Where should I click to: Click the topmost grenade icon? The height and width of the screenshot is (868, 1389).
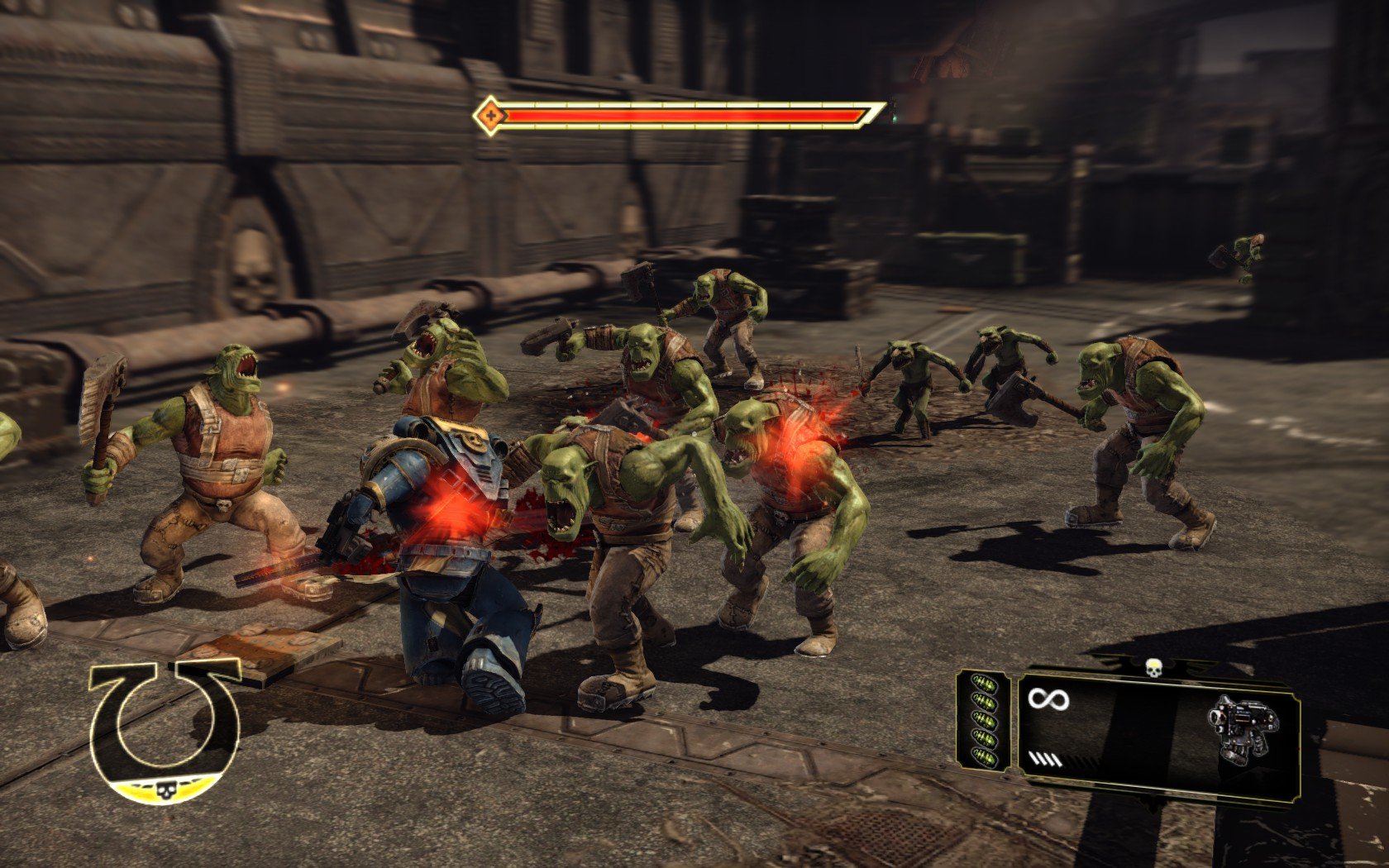984,682
